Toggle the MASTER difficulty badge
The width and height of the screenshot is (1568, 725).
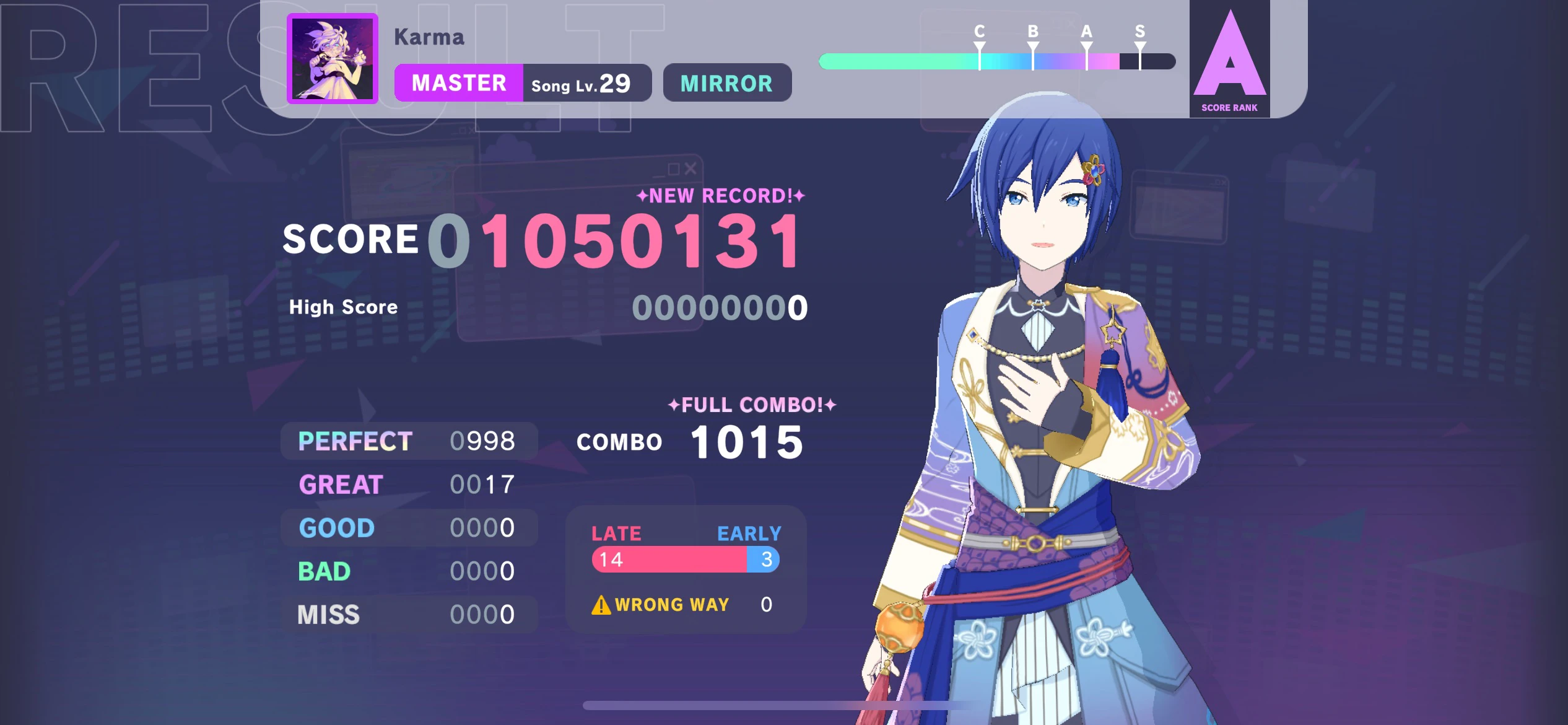pos(460,83)
